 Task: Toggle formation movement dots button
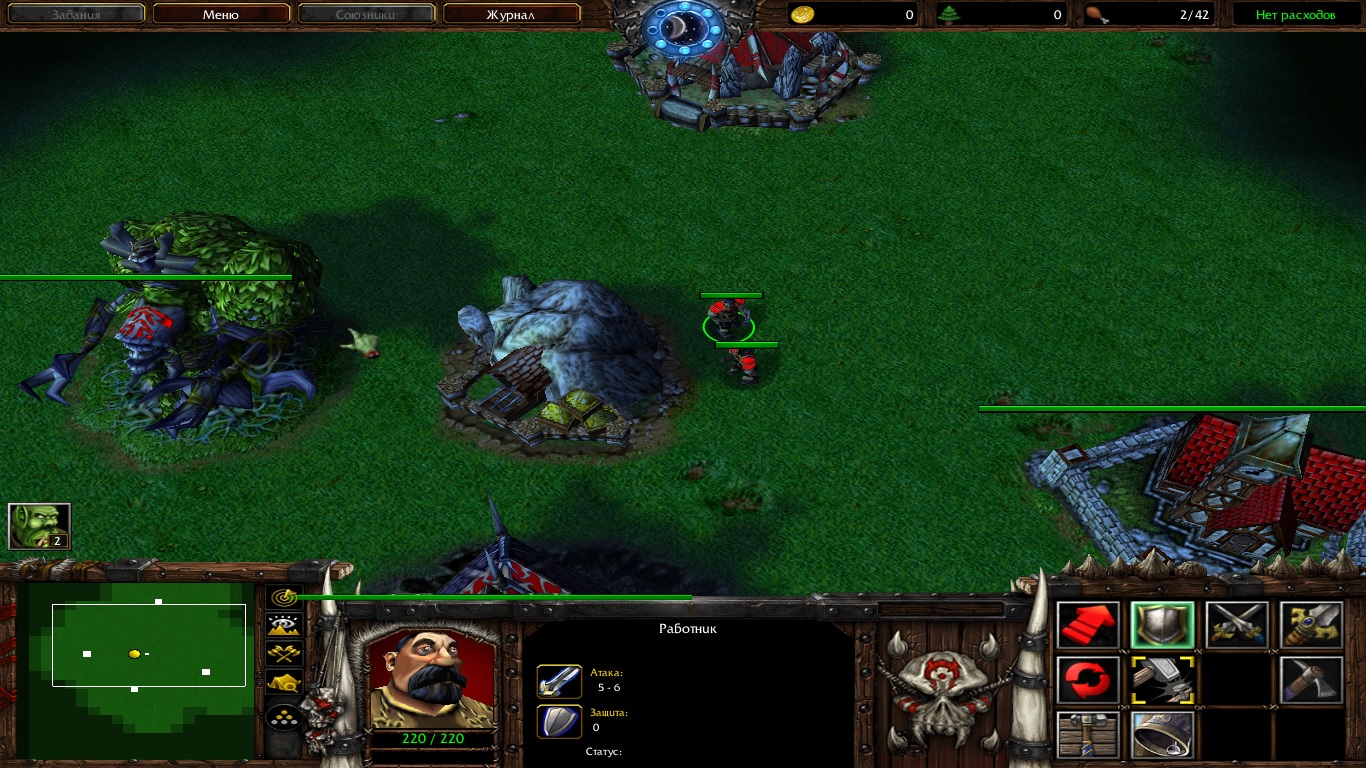[x=285, y=718]
